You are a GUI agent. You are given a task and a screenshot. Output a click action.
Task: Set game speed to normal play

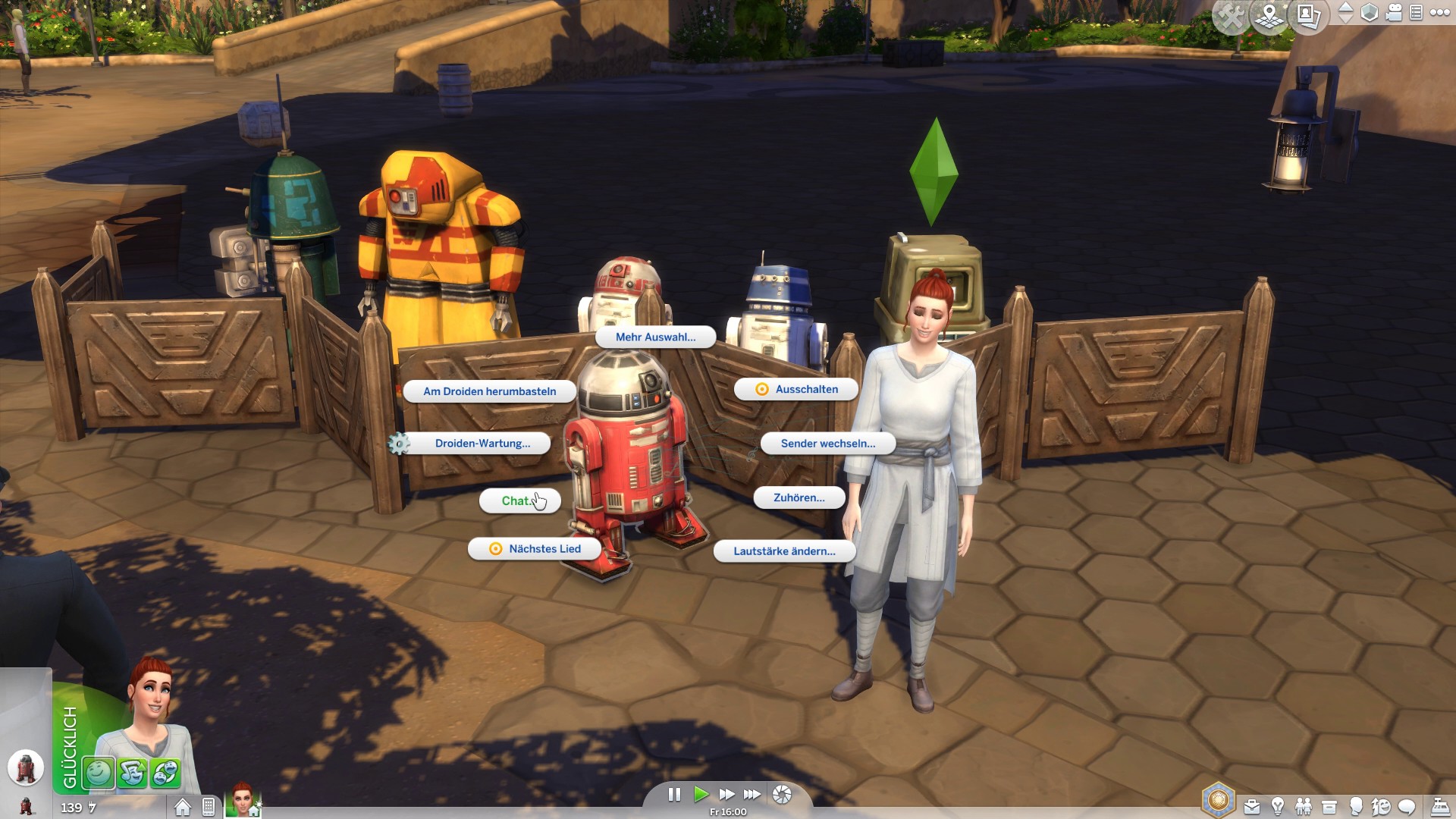(x=701, y=794)
